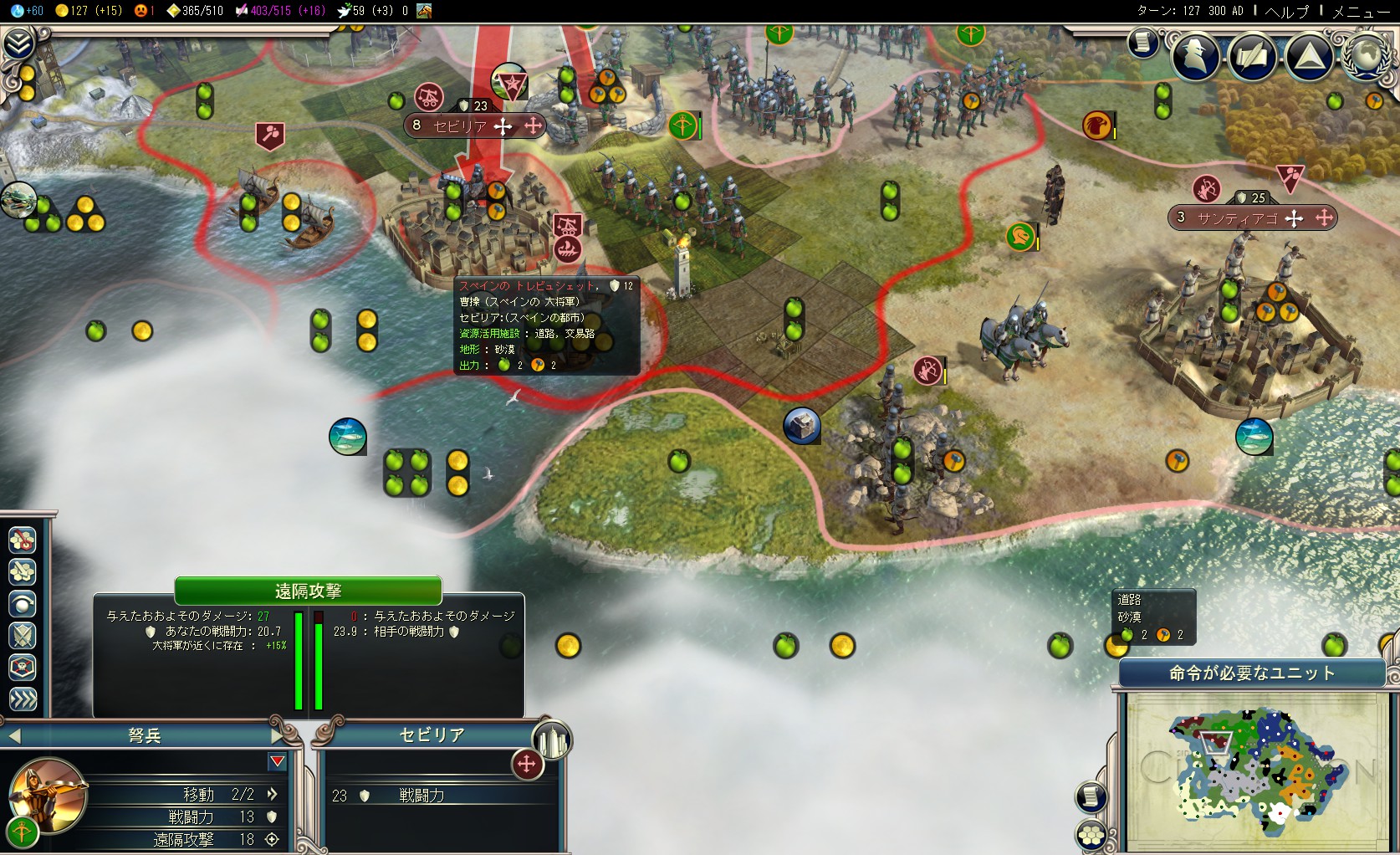This screenshot has height=855, width=1400.
Task: Open social policies scroll-and-quill button
Action: pyautogui.click(x=1251, y=55)
